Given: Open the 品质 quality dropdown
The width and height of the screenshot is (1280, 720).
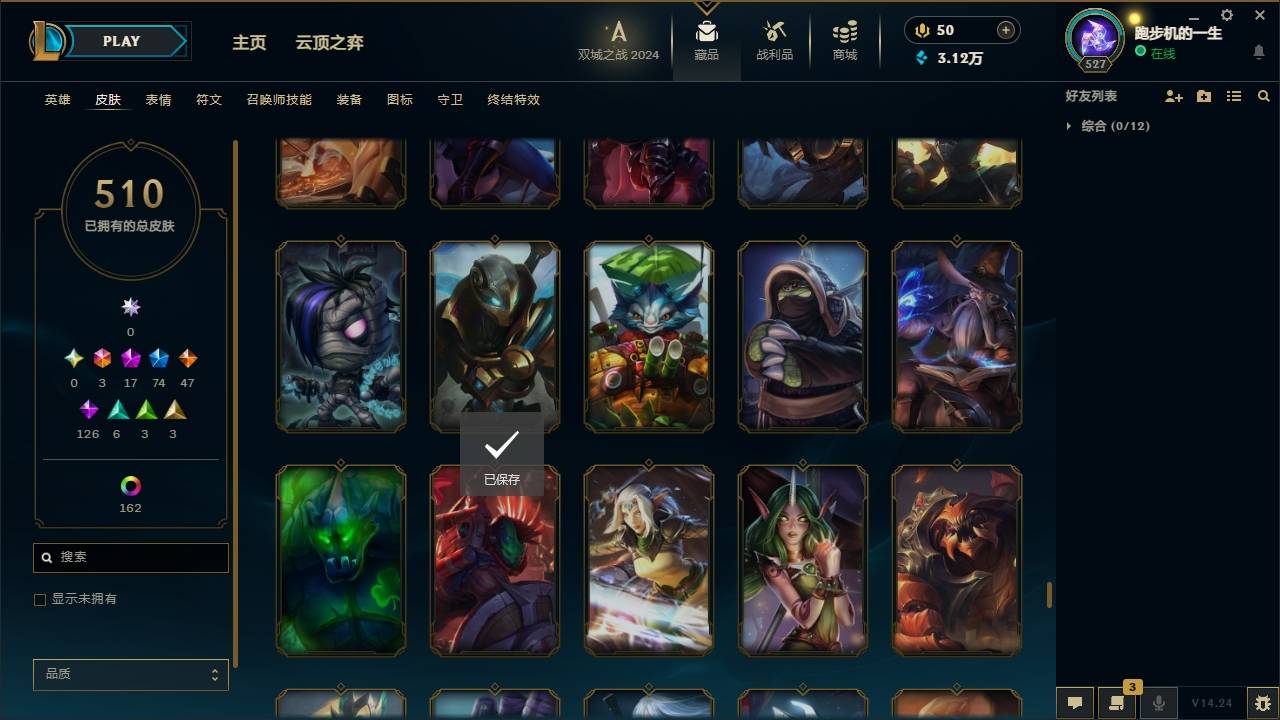Looking at the screenshot, I should coord(130,674).
